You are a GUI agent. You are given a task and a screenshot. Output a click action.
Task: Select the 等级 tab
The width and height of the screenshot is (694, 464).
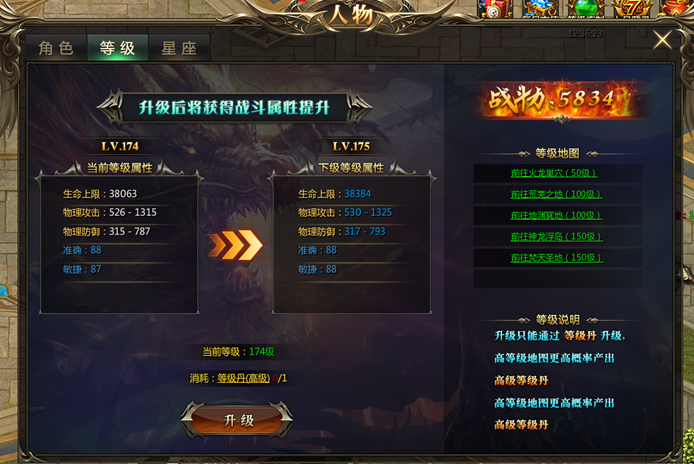[x=117, y=48]
